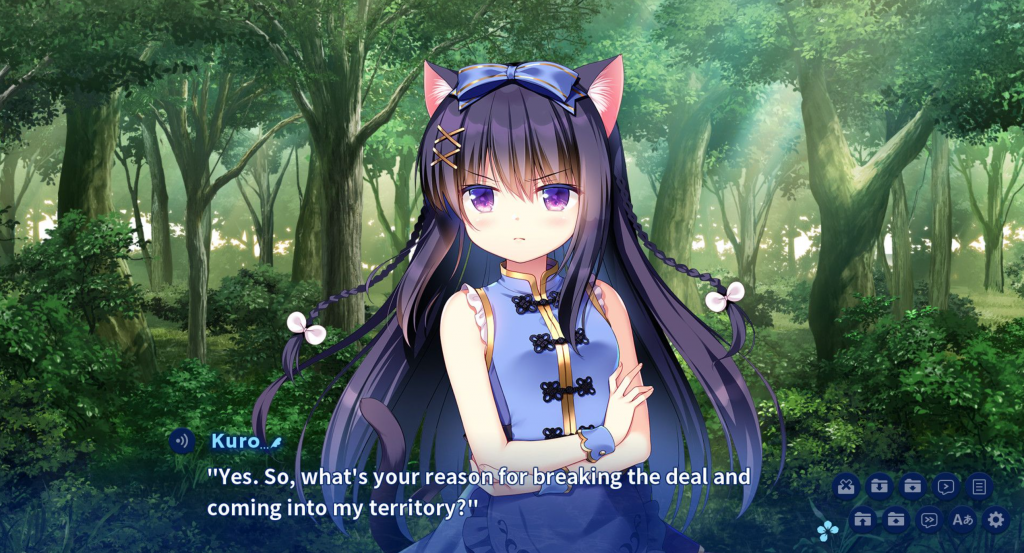
Task: Open settings with the gear icon
Action: [995, 519]
